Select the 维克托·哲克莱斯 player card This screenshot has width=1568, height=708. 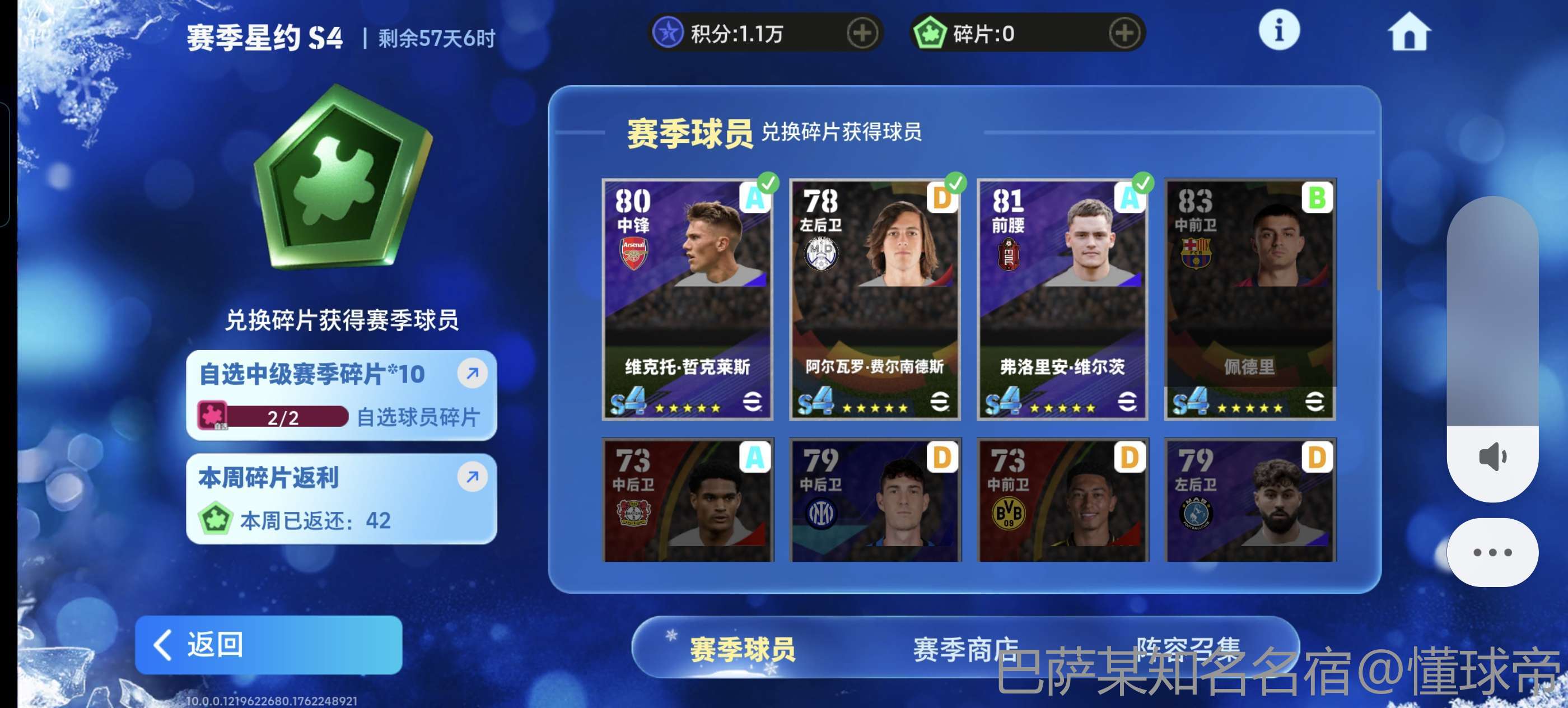tap(687, 299)
